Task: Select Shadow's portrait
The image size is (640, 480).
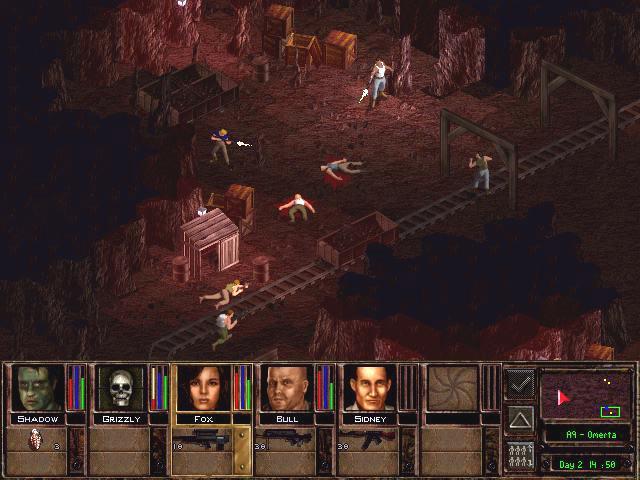Action: pyautogui.click(x=38, y=388)
